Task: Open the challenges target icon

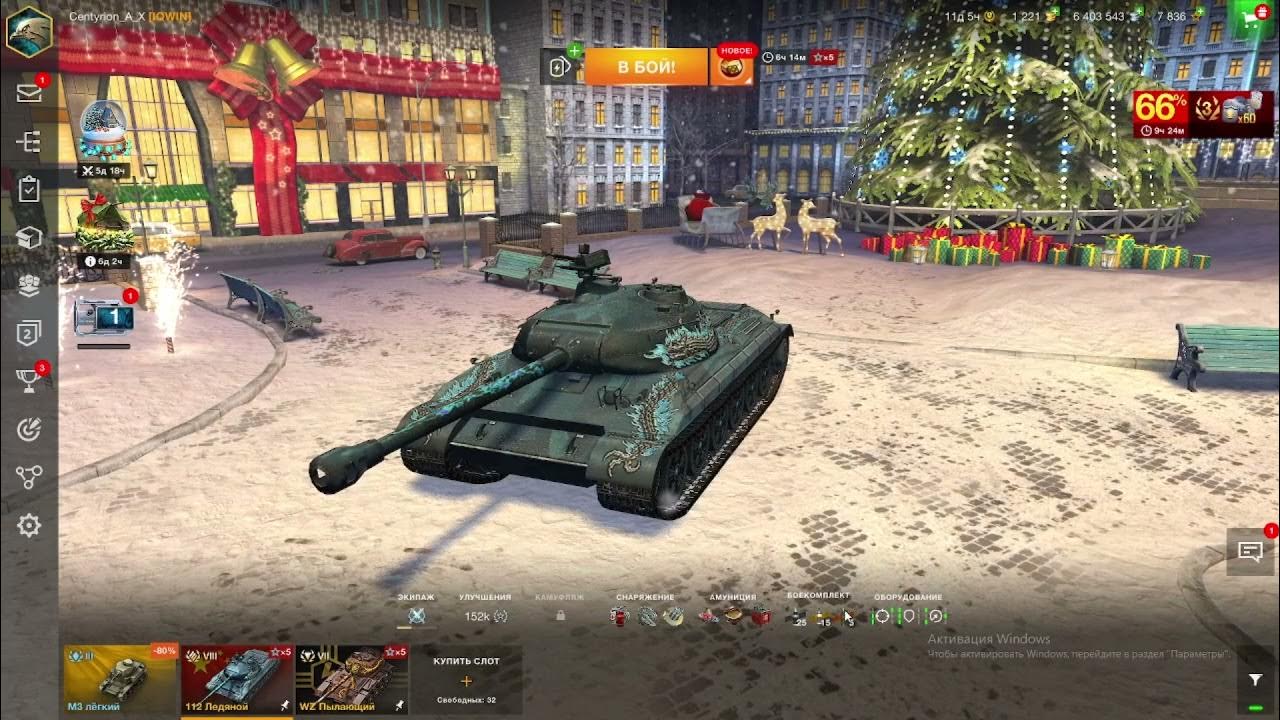Action: pyautogui.click(x=29, y=428)
